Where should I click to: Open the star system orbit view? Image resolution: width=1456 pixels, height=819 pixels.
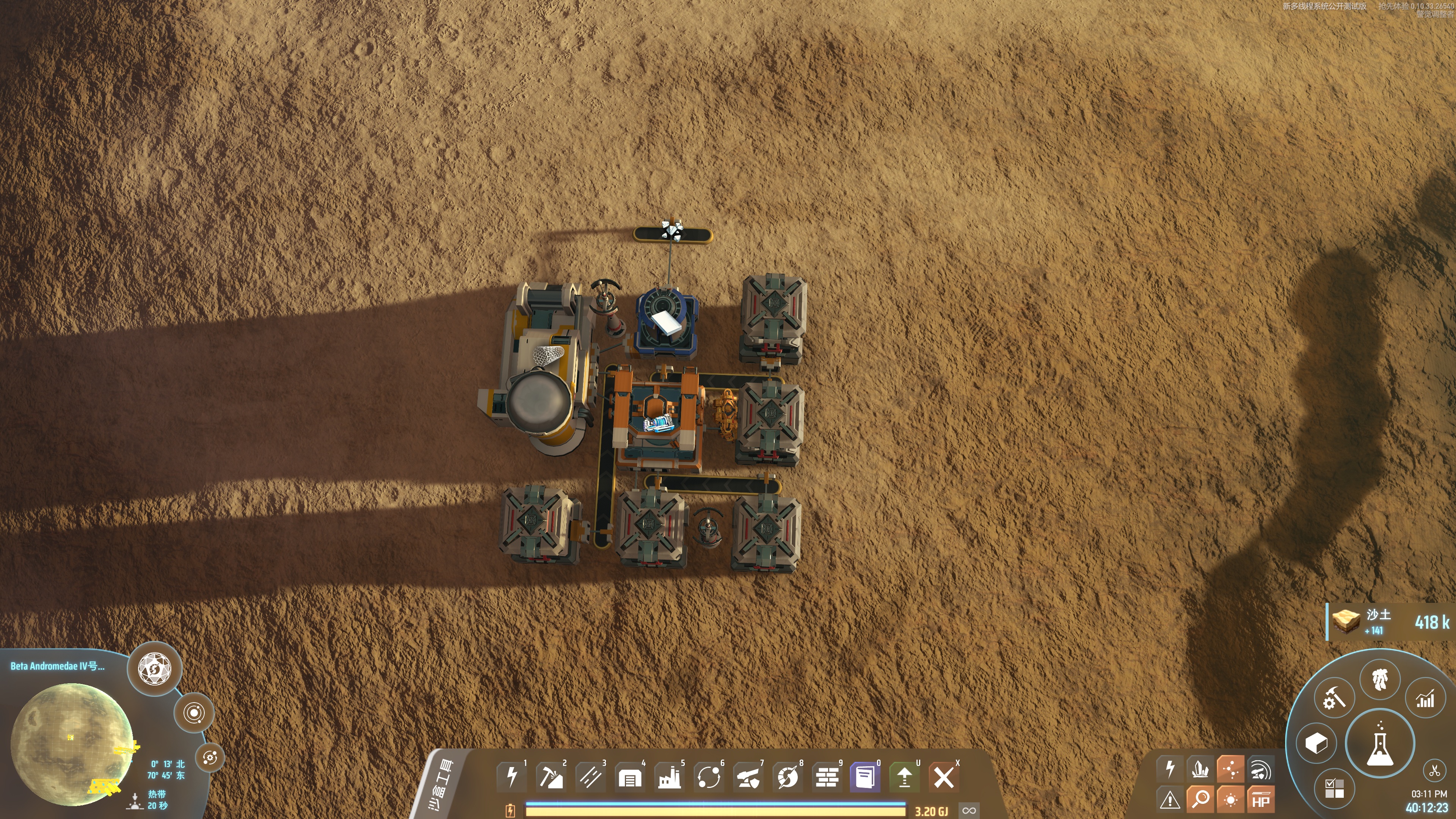(x=194, y=712)
